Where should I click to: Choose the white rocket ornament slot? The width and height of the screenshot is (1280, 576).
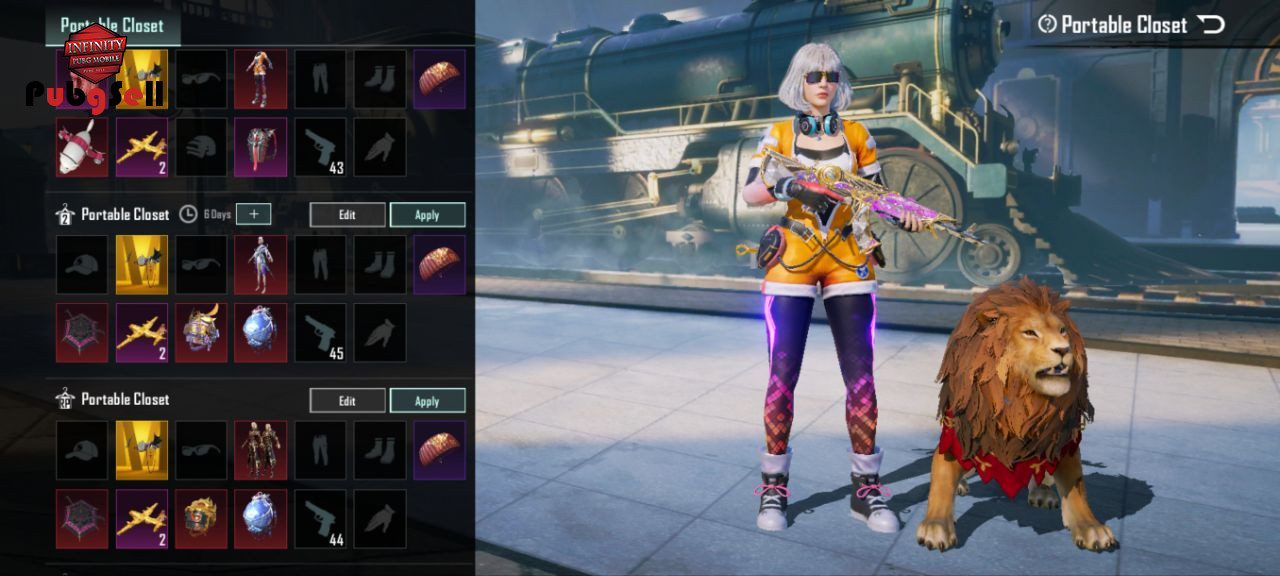pos(82,147)
